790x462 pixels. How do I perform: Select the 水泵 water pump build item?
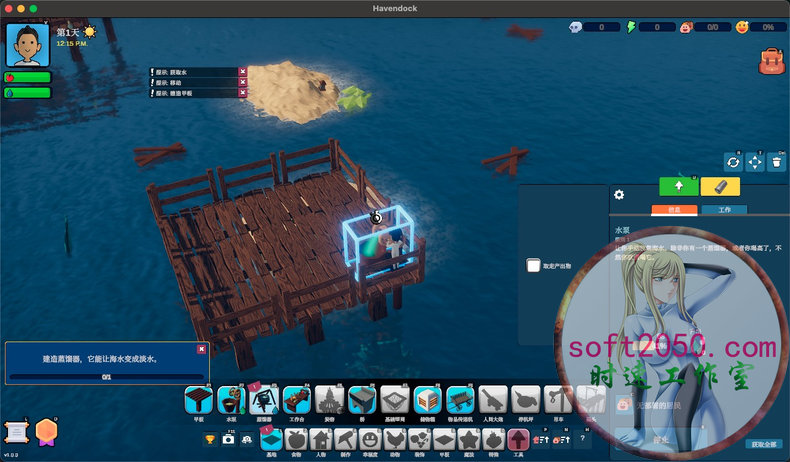[231, 400]
